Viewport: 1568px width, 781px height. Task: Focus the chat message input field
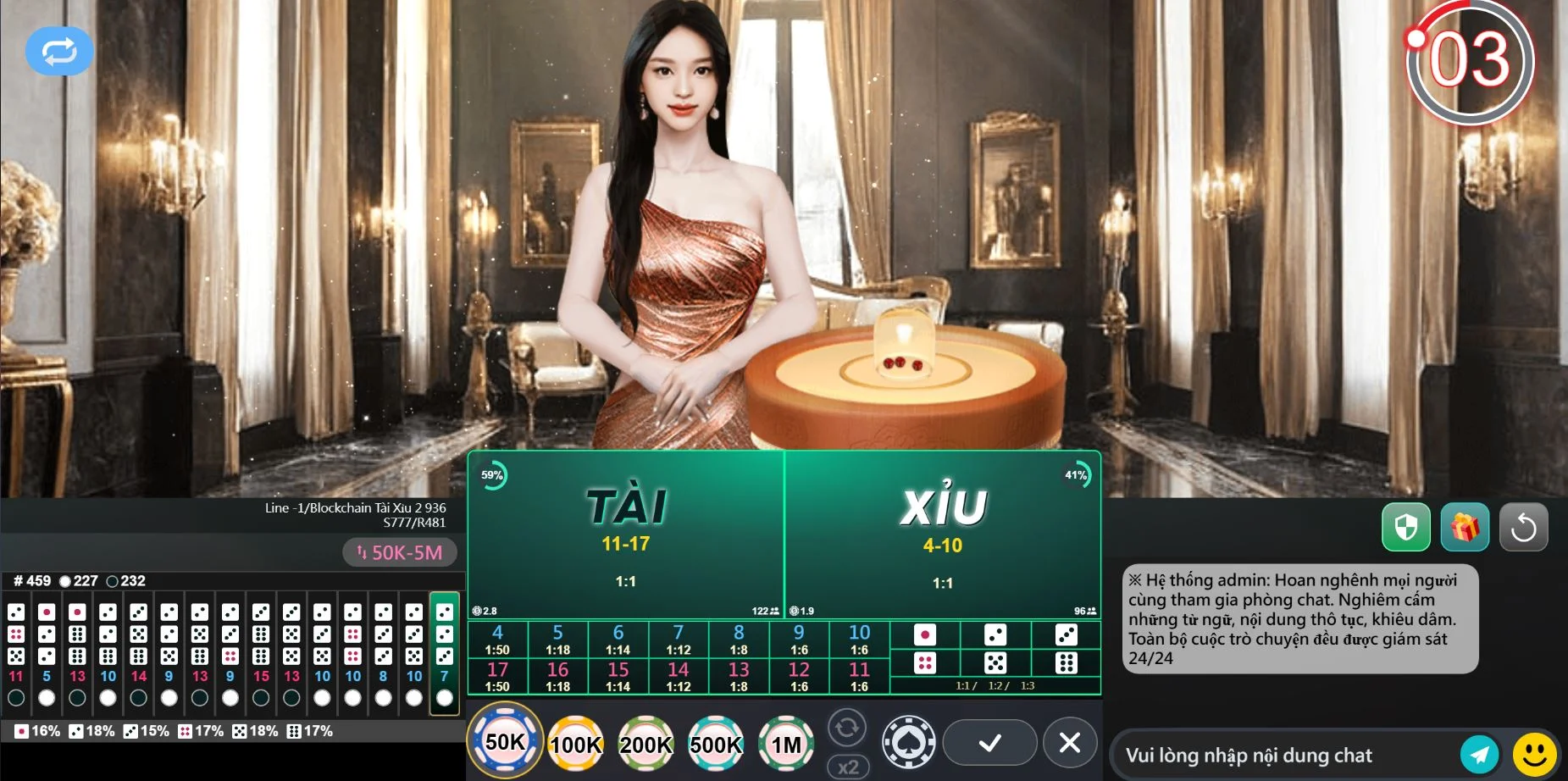(1283, 755)
